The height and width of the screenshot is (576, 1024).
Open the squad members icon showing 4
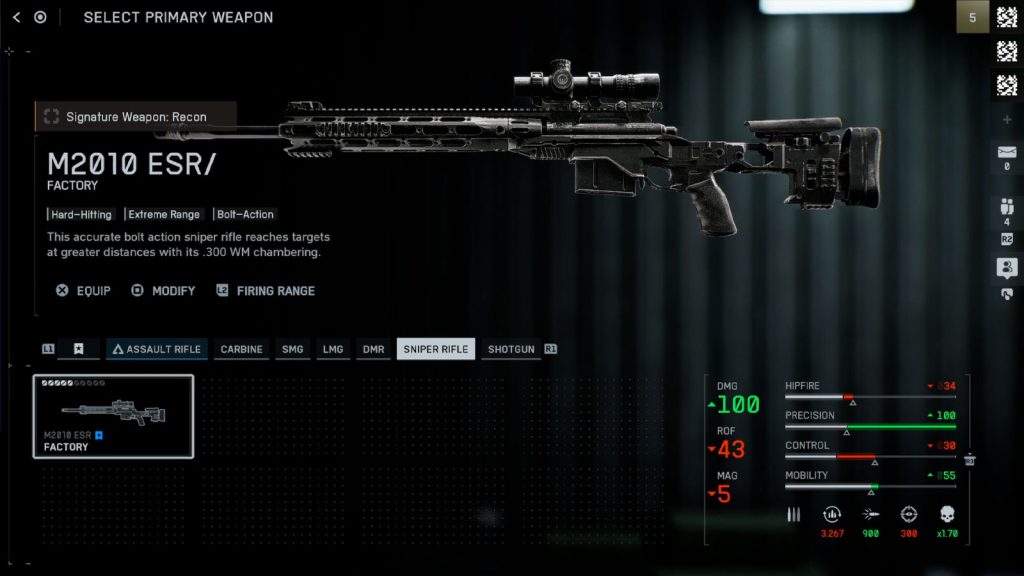[1007, 211]
